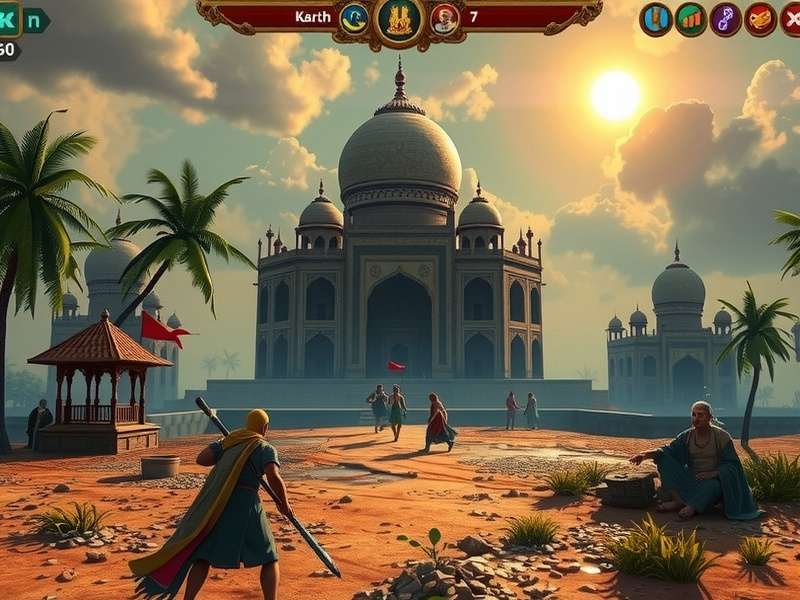
Task: Select the golden temple emblem in the top bar
Action: coord(399,19)
